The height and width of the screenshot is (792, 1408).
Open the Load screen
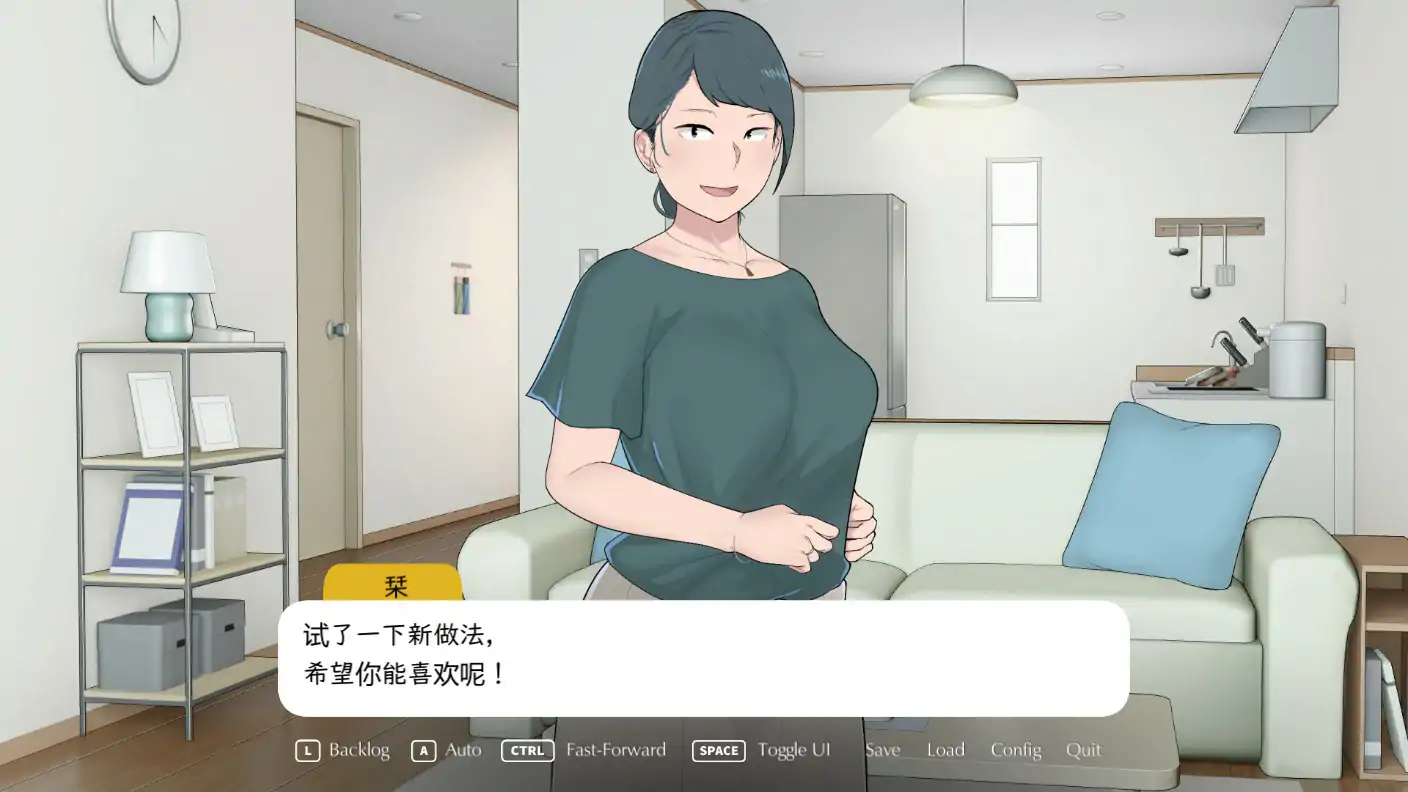(x=945, y=750)
